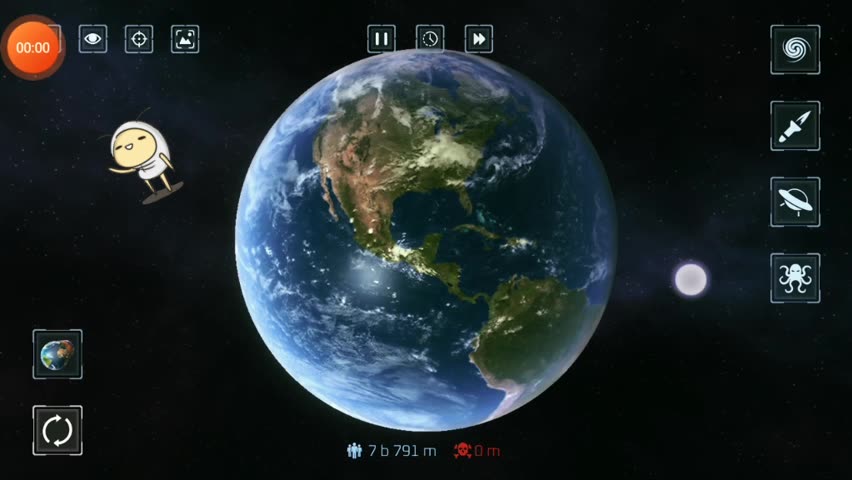852x480 pixels.
Task: Click the circular arrows reset button
Action: [x=57, y=430]
